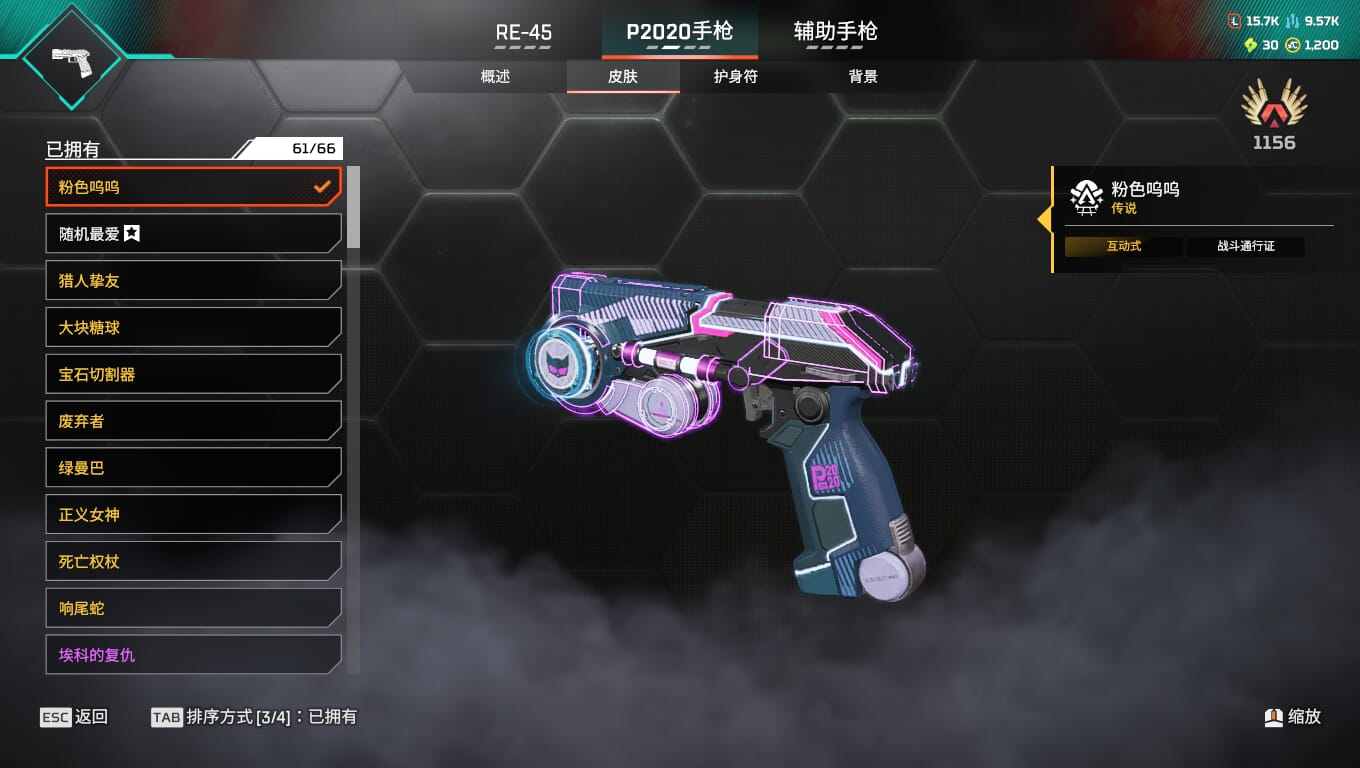Show the 概述 overview sub-tab
This screenshot has height=768, width=1360.
pos(496,77)
